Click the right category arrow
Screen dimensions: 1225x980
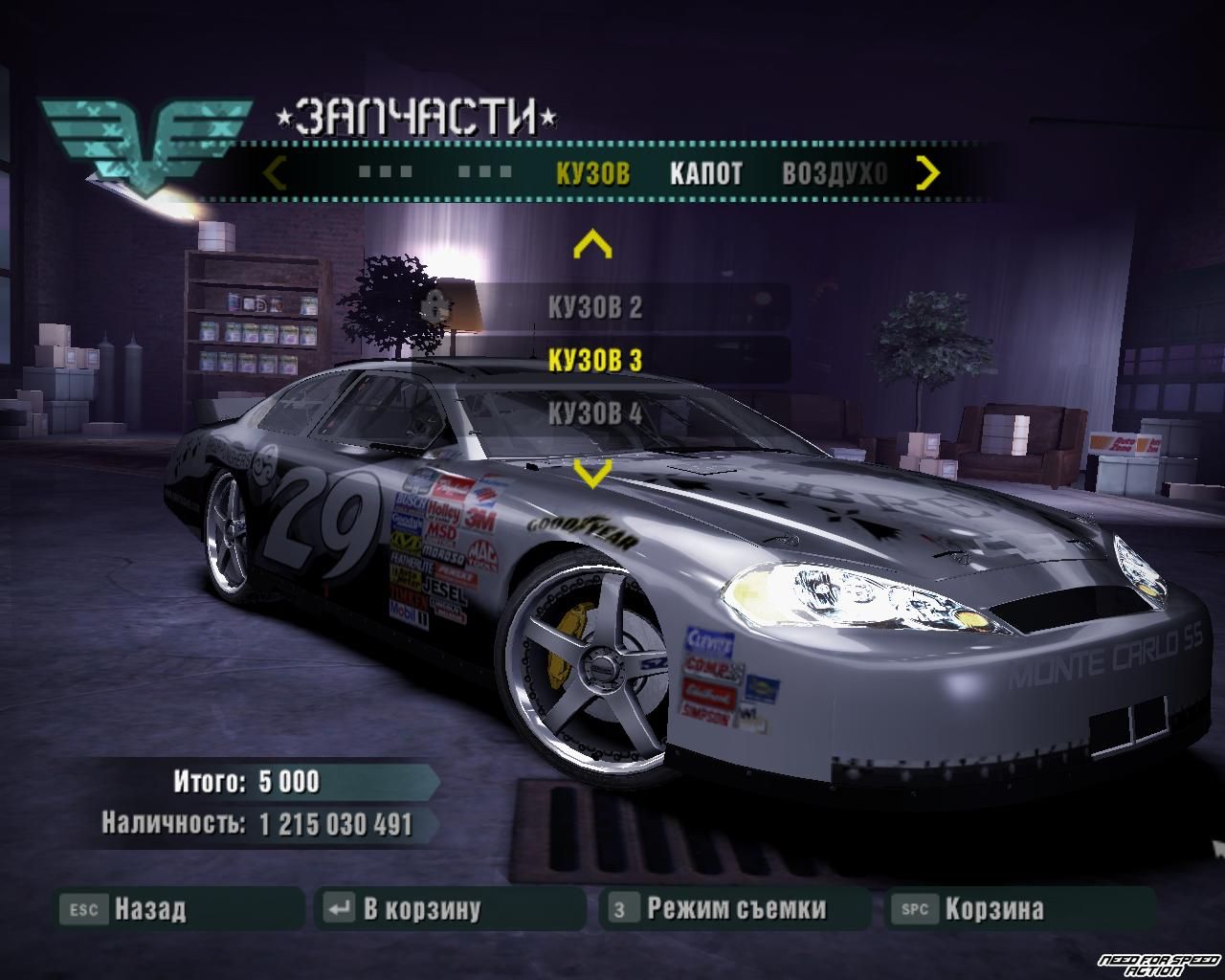coord(927,173)
